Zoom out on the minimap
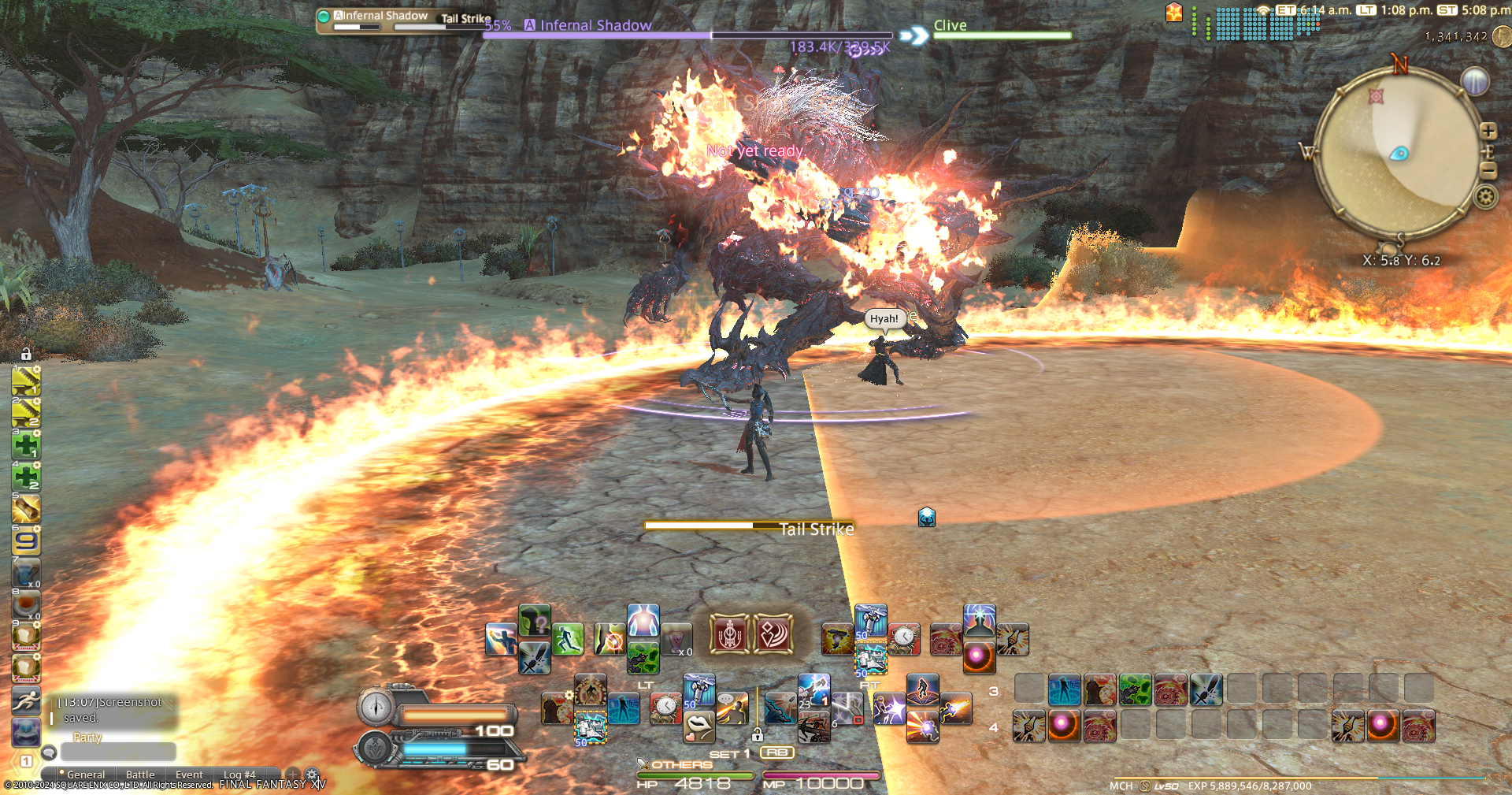This screenshot has height=795, width=1512. coord(1488,170)
